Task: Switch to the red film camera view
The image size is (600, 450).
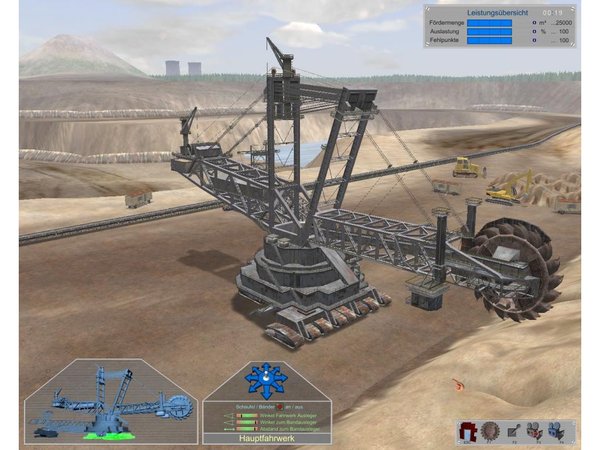Action: point(539,430)
